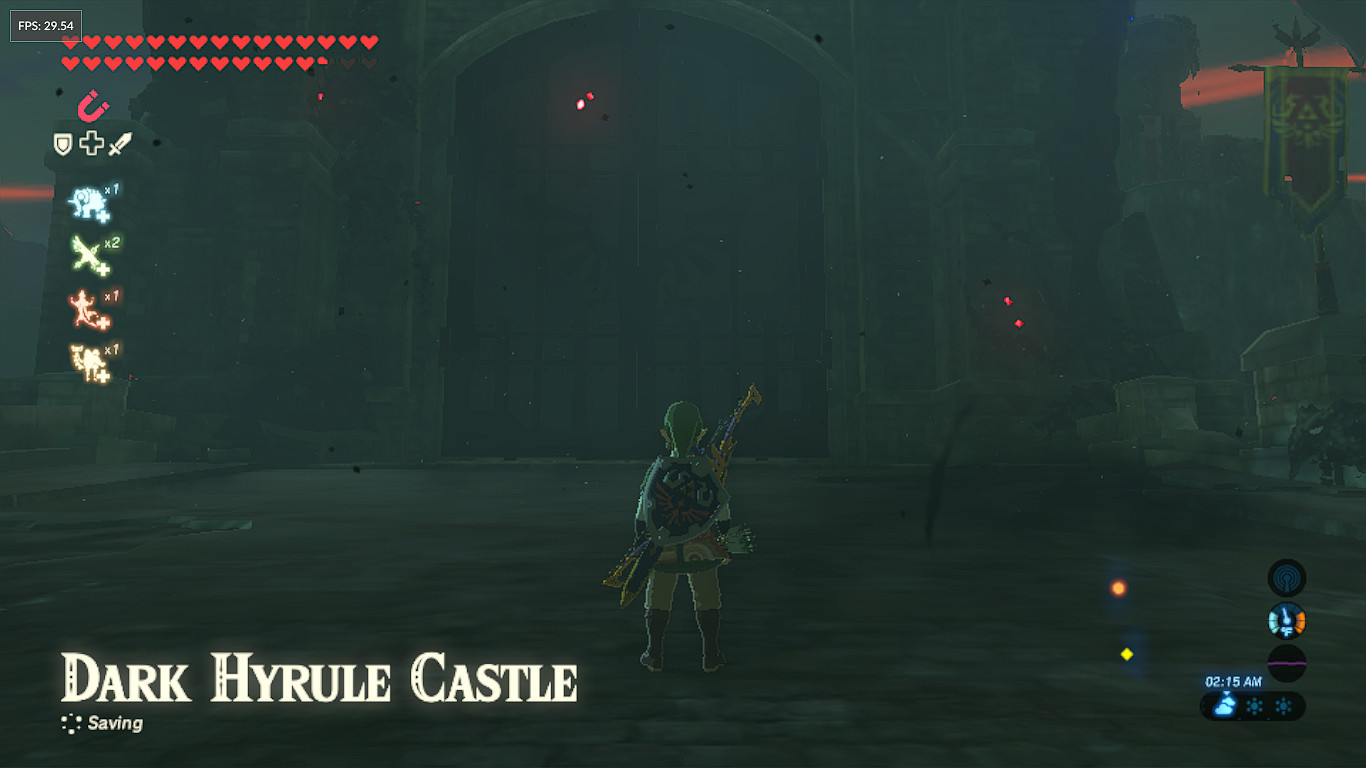Select the Magnesis rune icon
Screen dimensions: 1366x768
pos(90,108)
